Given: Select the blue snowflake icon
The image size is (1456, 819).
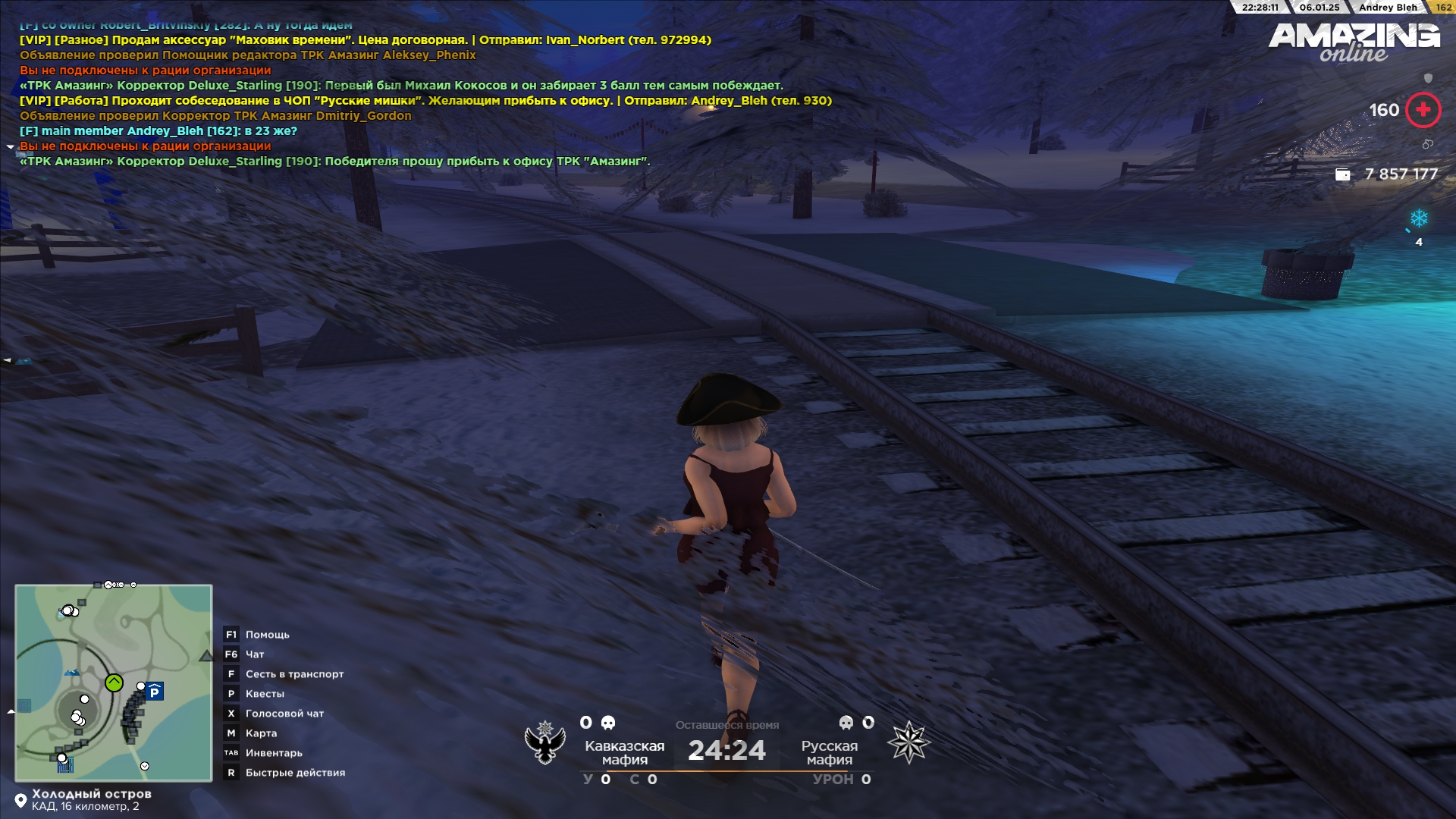Looking at the screenshot, I should tap(1419, 218).
